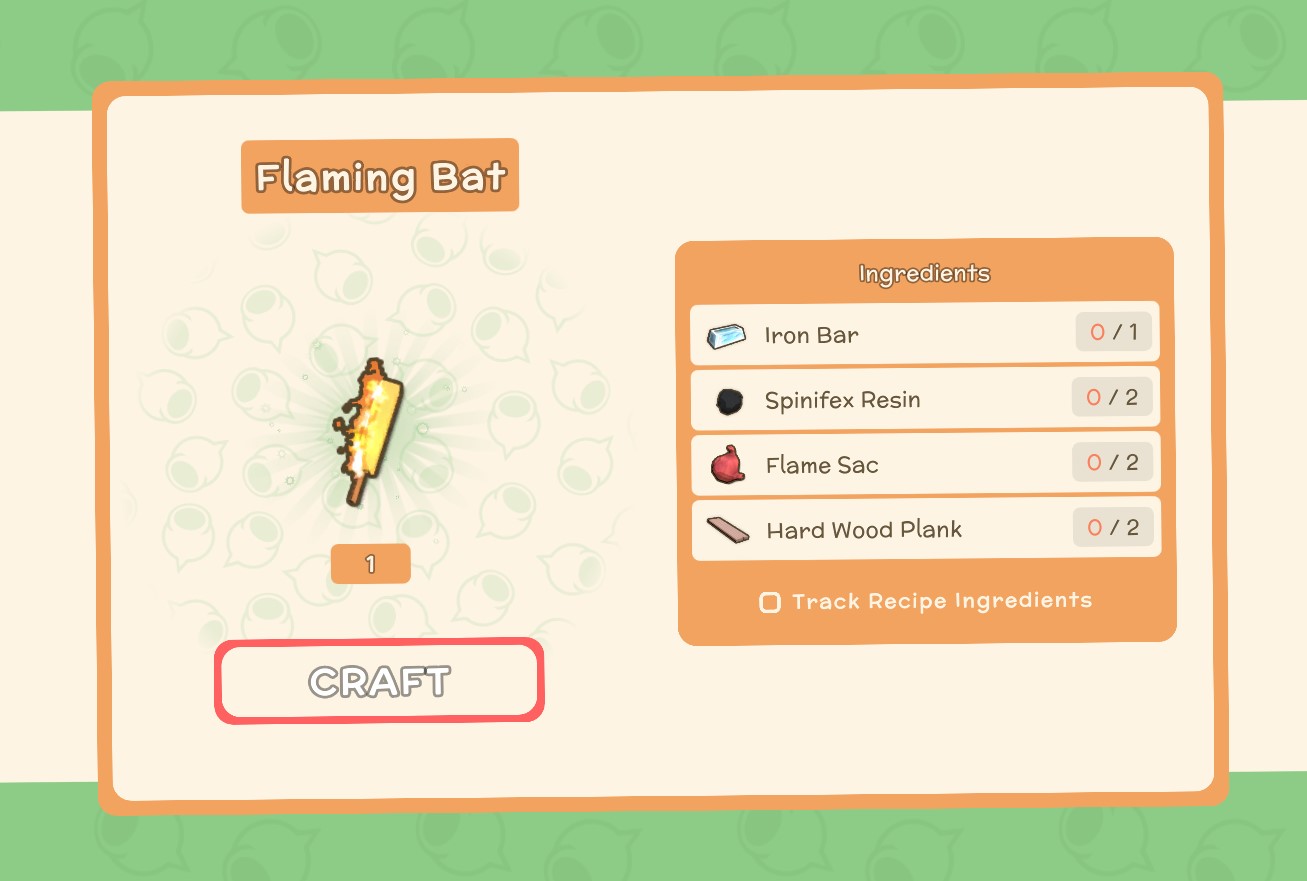Enable Track Recipe Ingredients checkbox
Viewport: 1307px width, 881px height.
point(770,602)
